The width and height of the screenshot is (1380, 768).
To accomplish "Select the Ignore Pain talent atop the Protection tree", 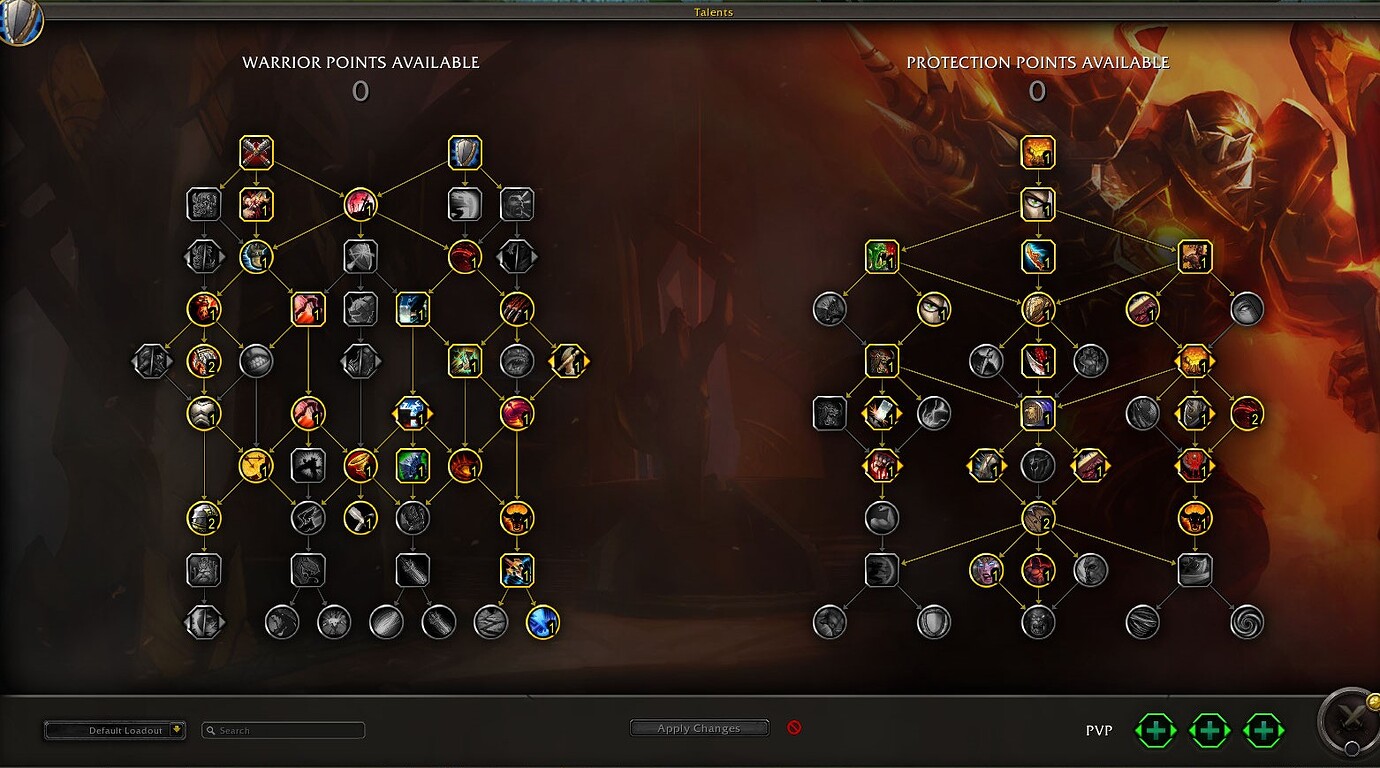I will tap(1036, 152).
